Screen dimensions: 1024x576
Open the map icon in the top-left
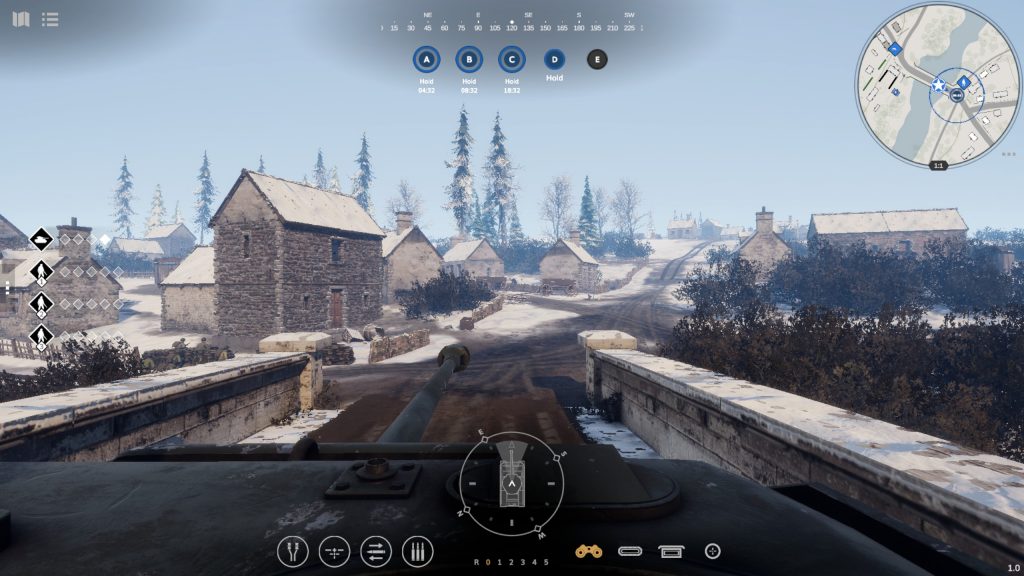[20, 19]
